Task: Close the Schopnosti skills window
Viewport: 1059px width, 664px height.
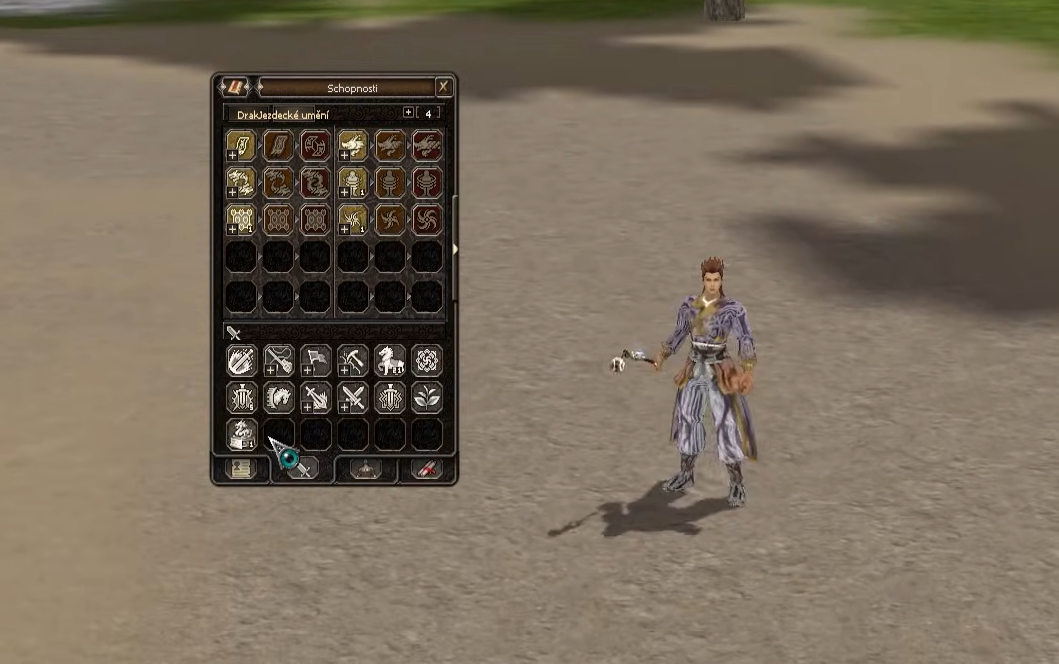Action: point(443,87)
